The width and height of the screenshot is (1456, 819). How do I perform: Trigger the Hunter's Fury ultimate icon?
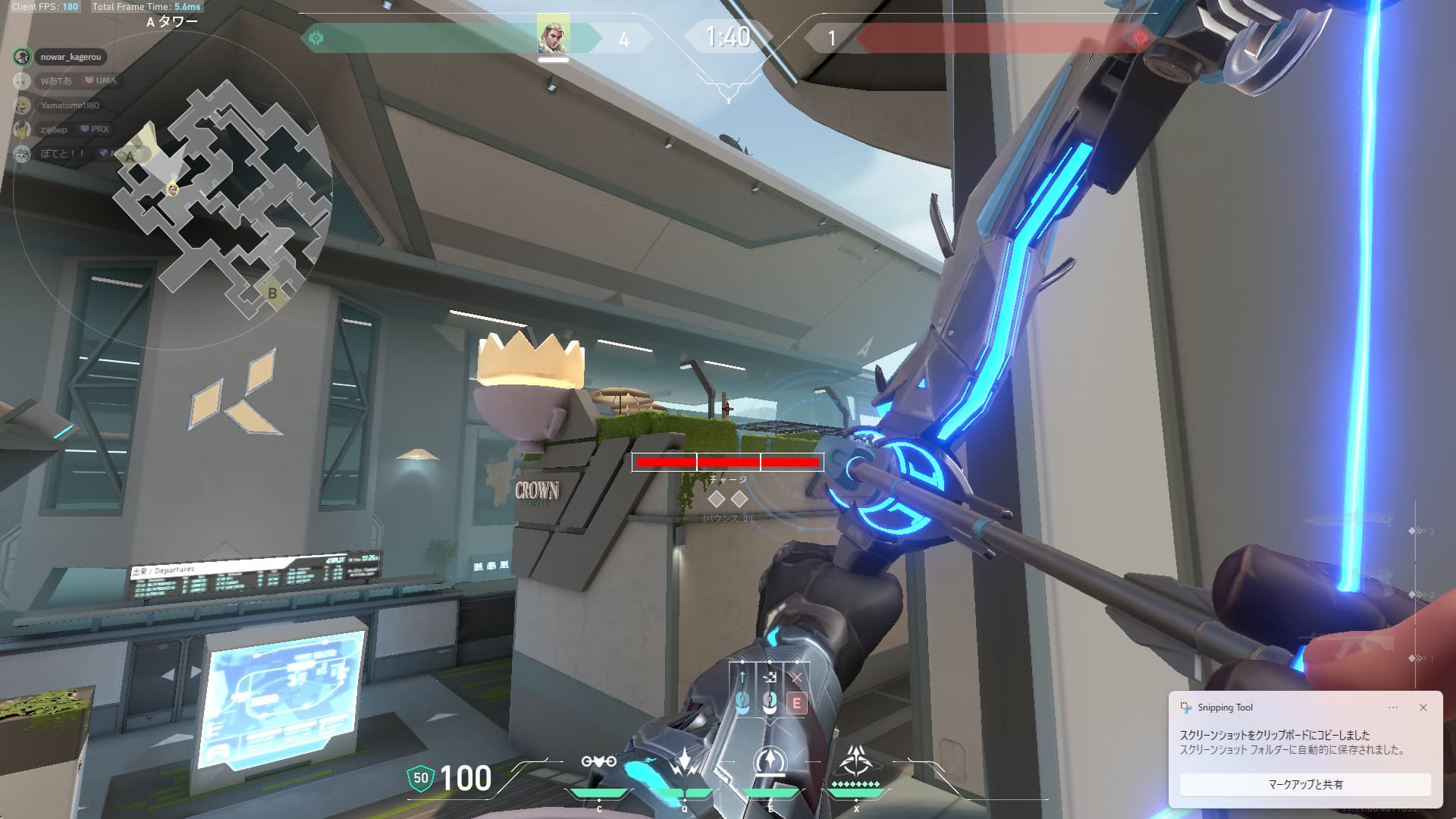(856, 760)
